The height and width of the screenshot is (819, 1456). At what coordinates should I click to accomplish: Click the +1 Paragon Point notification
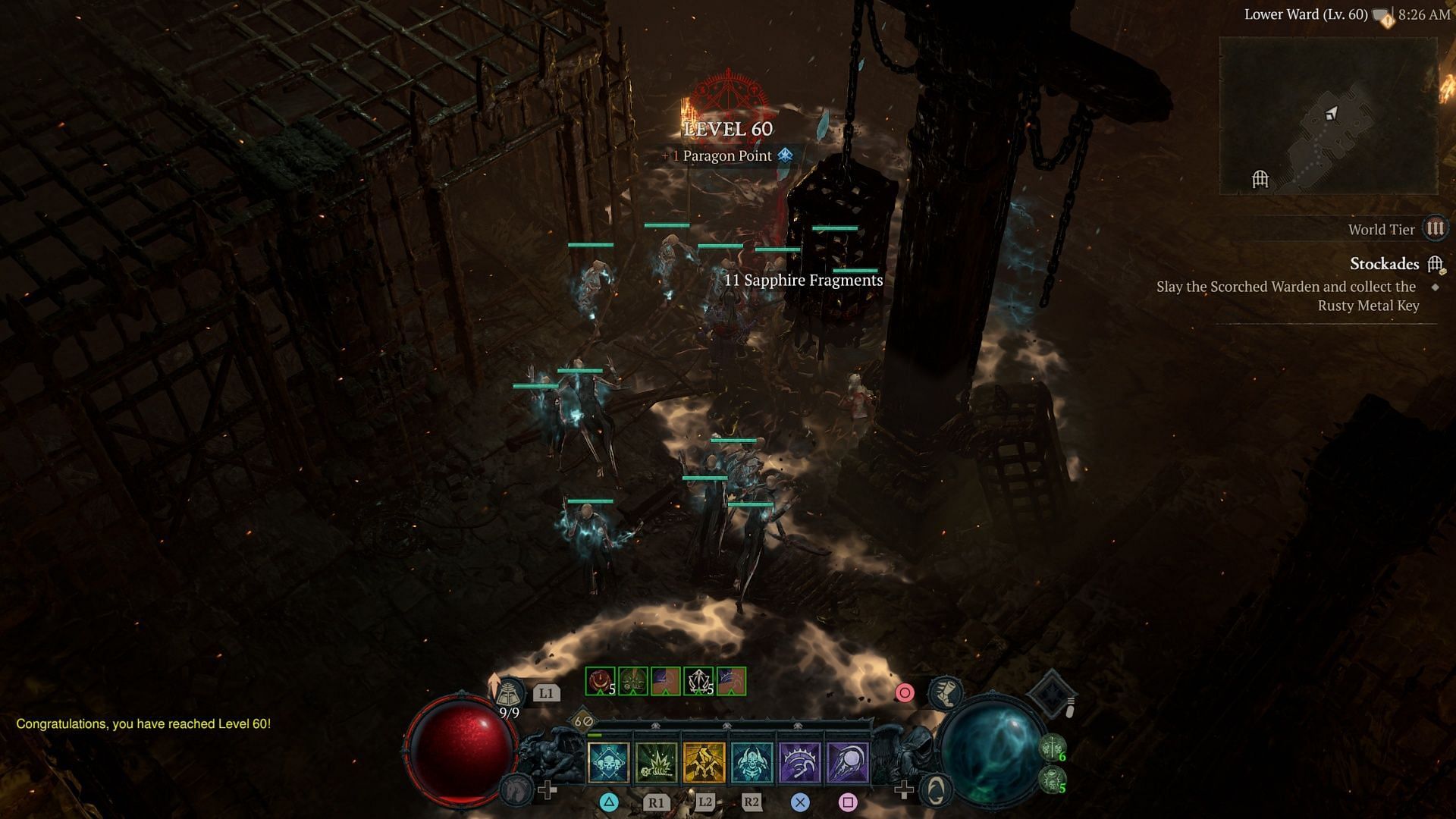(727, 155)
